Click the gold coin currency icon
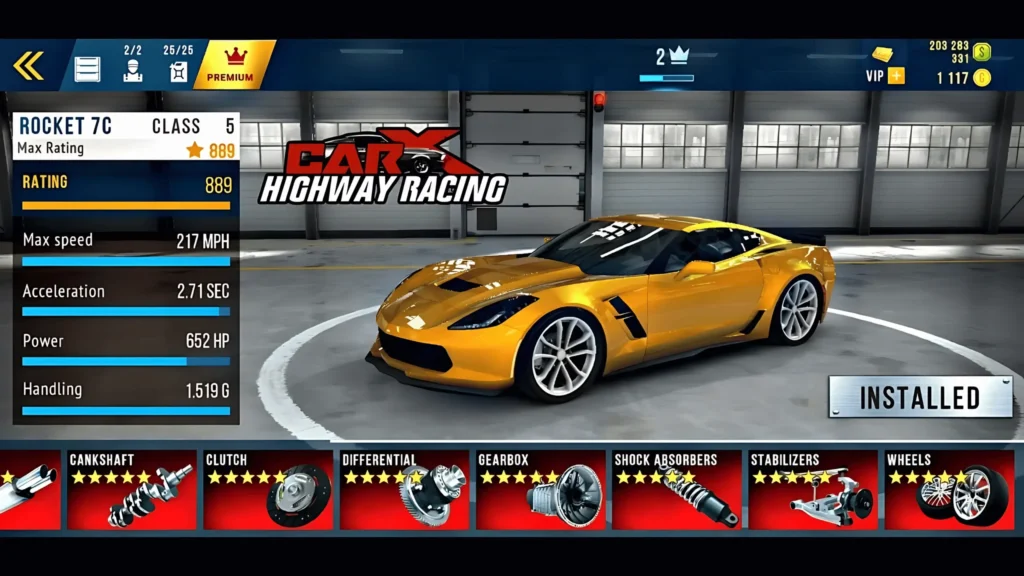Screen dimensions: 1024x576 coord(982,77)
